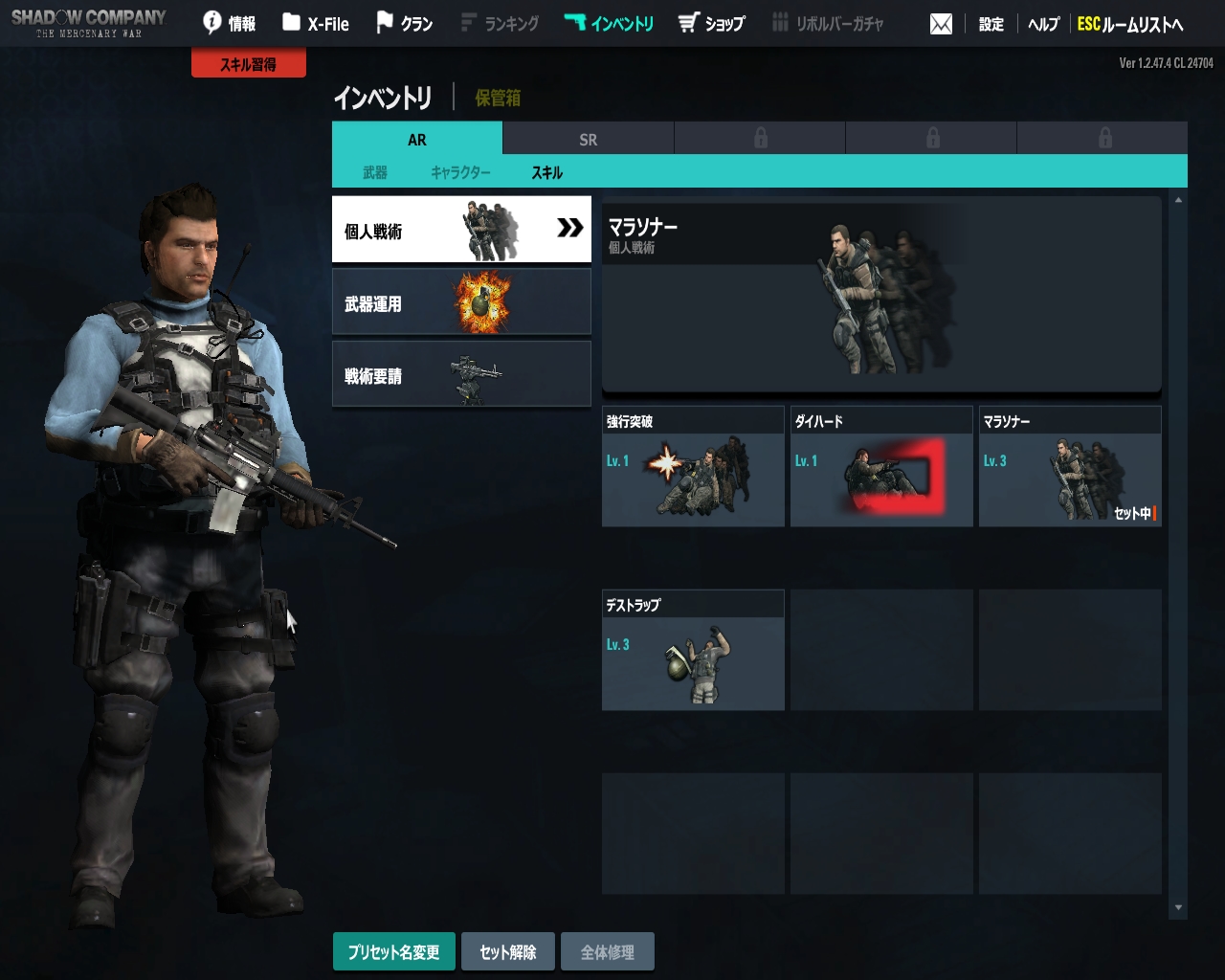Open the X-File menu

point(316,23)
